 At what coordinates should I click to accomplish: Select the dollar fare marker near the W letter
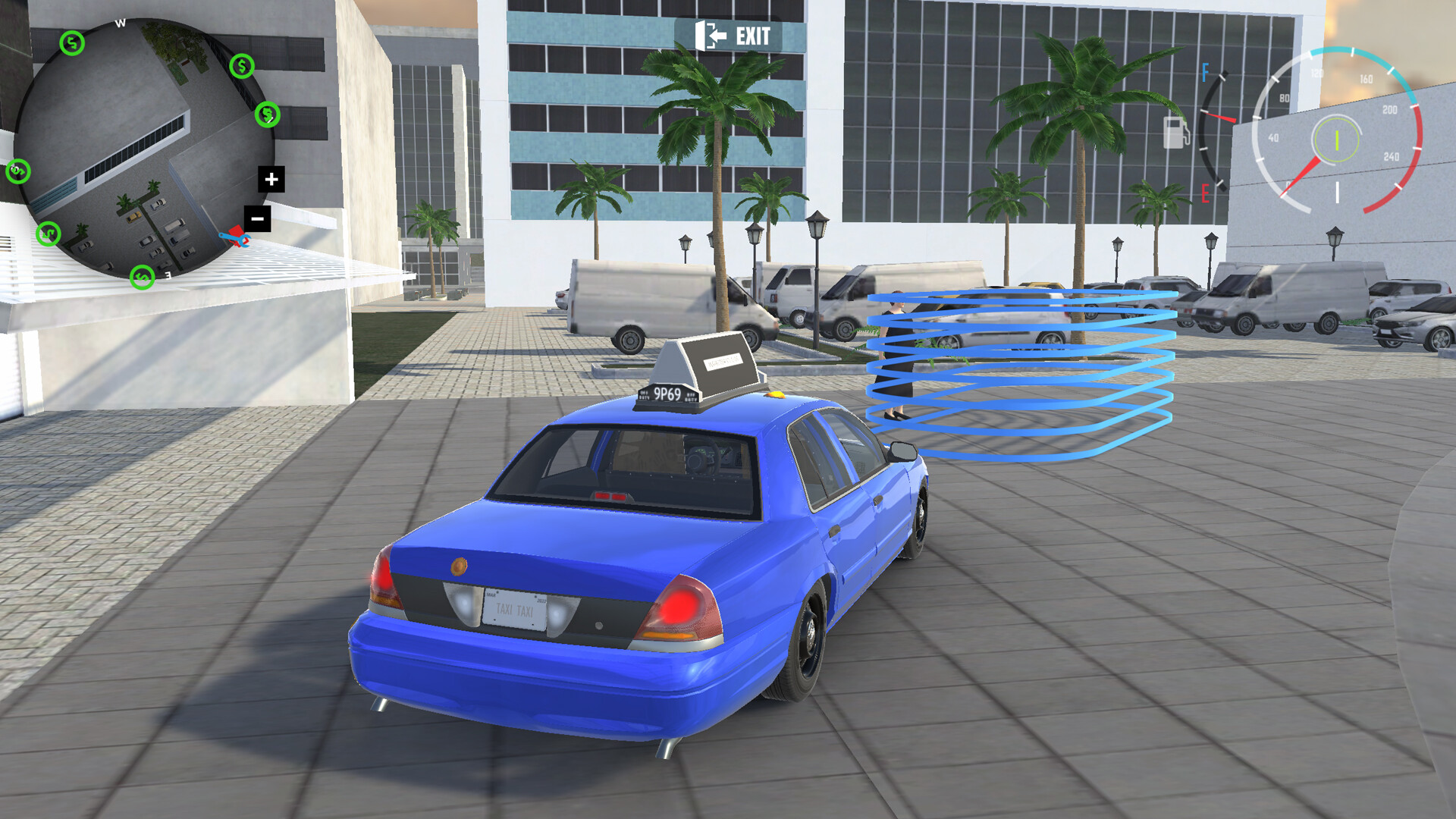pos(71,43)
